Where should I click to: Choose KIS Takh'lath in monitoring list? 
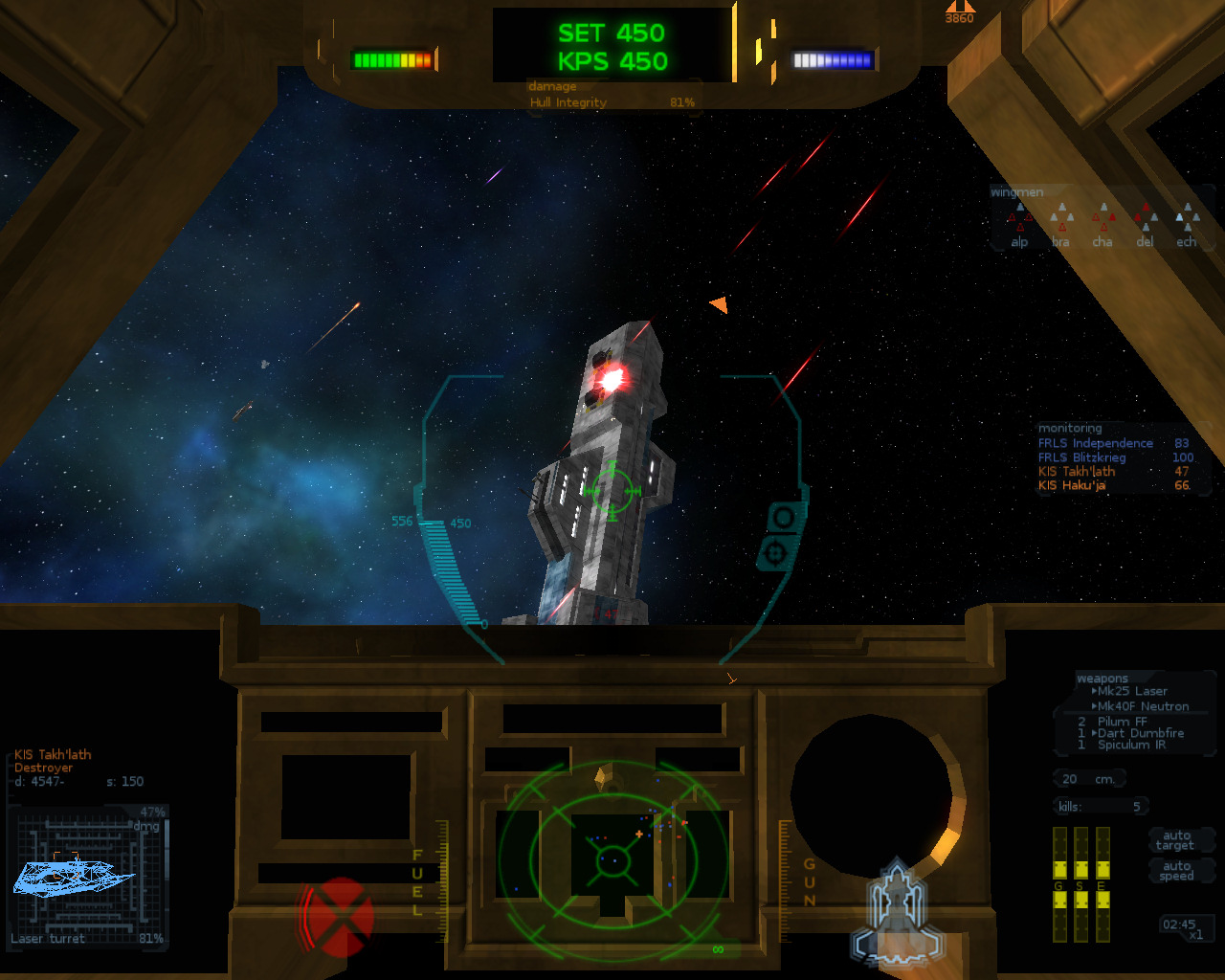[x=1077, y=471]
